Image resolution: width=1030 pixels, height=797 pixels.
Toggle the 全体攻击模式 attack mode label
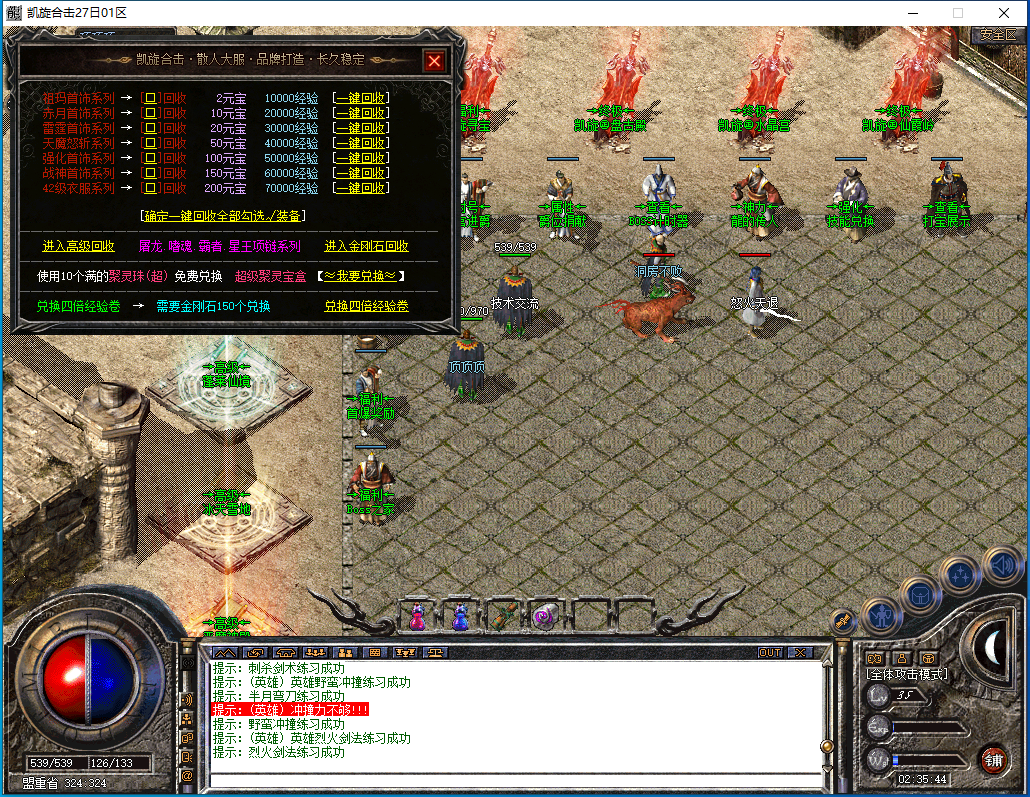(x=907, y=674)
